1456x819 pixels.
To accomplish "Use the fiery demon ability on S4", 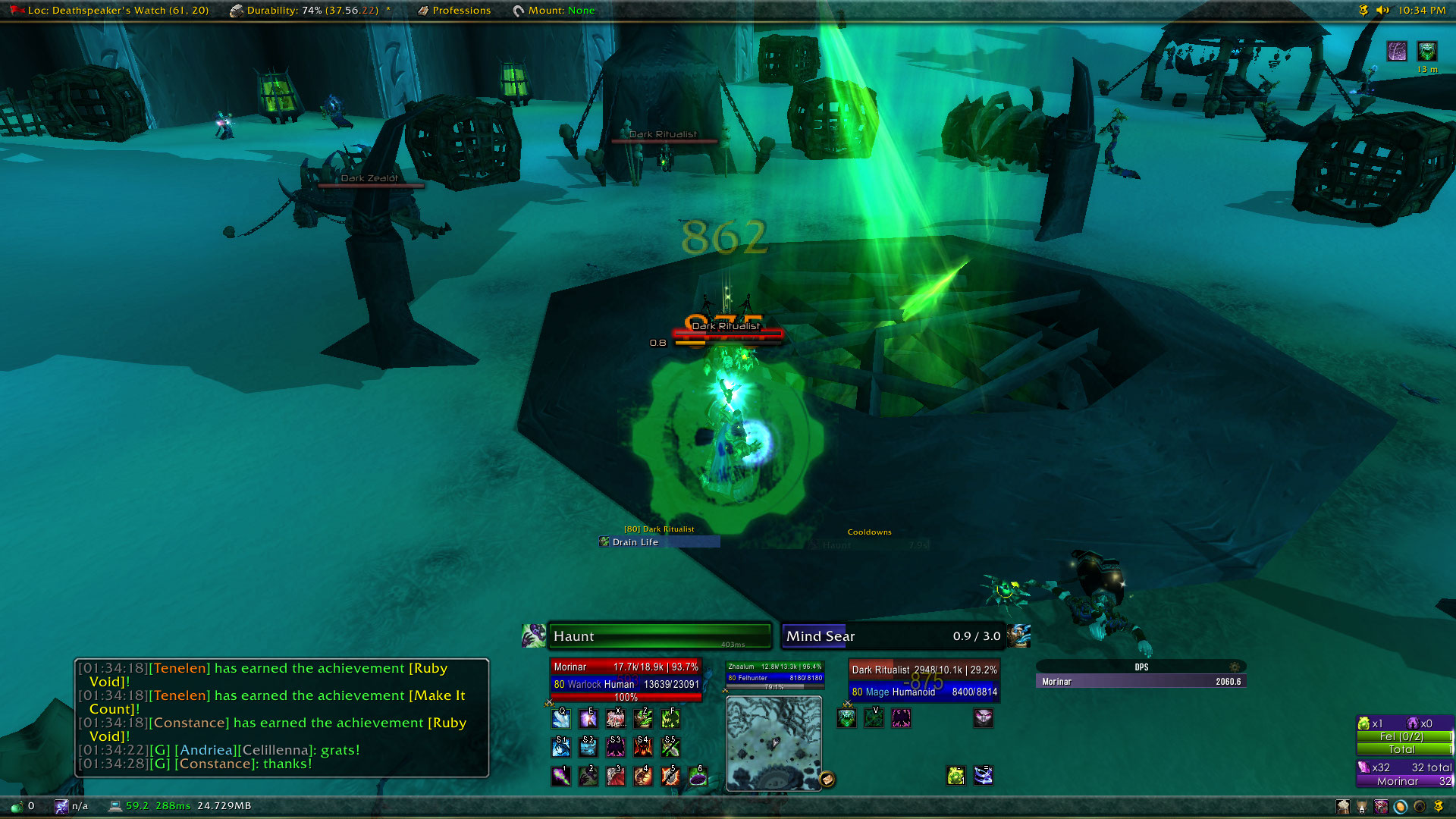I will pos(643,748).
